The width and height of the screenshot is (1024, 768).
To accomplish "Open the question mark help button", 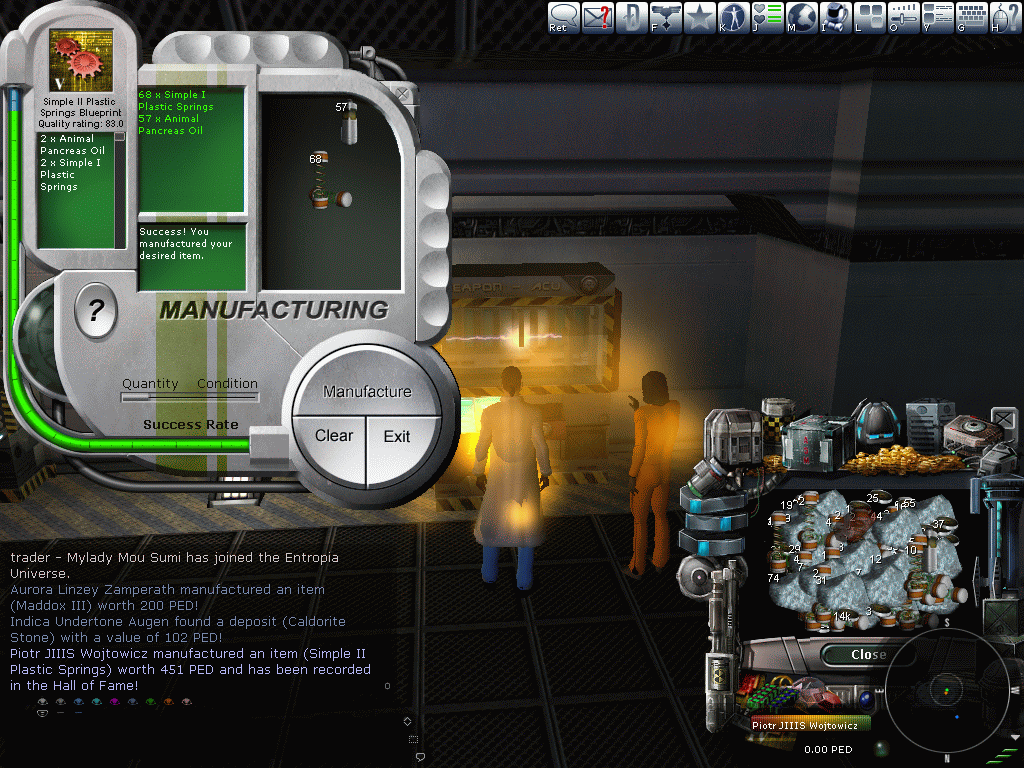I will pyautogui.click(x=96, y=314).
